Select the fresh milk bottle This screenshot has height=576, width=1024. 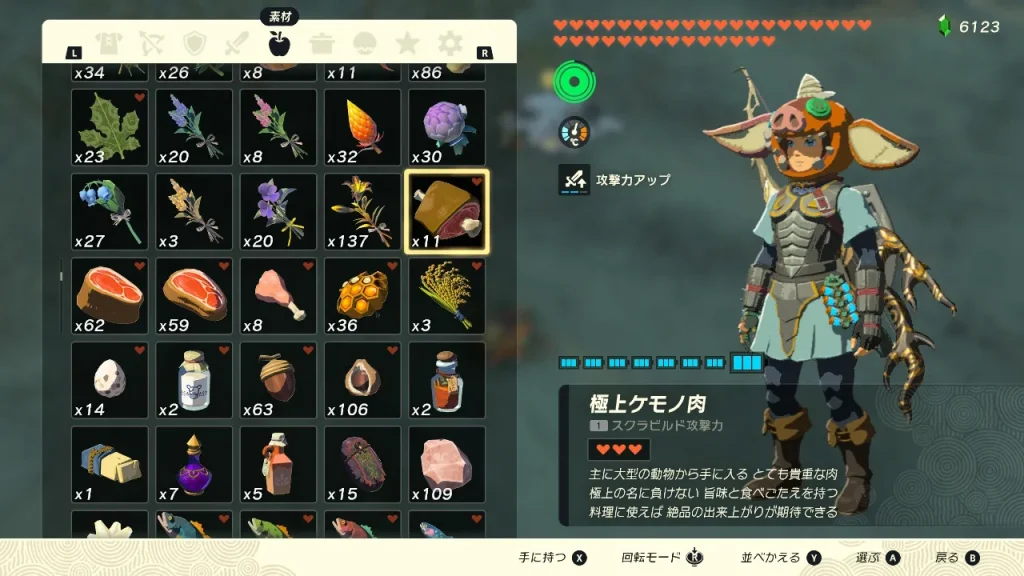[194, 380]
